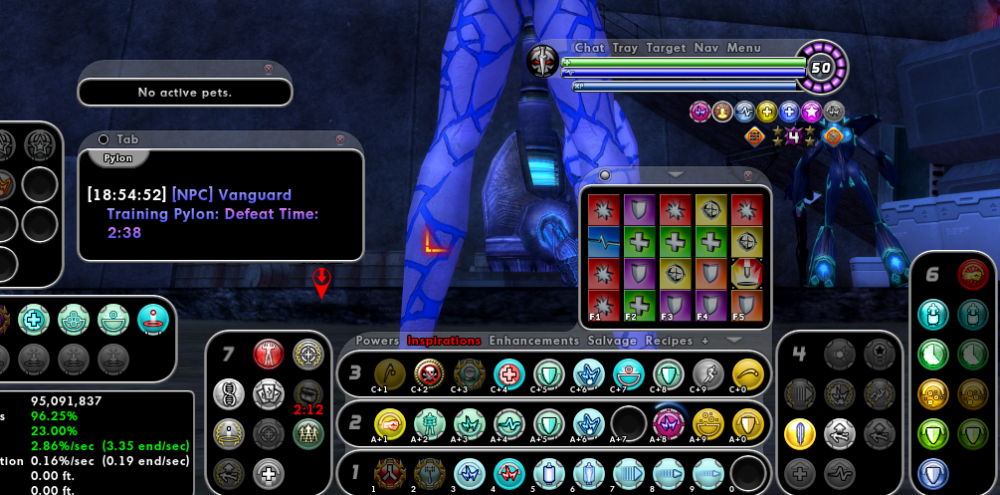Activate the red human figure power in tray 7
This screenshot has width=1000, height=495.
point(268,354)
